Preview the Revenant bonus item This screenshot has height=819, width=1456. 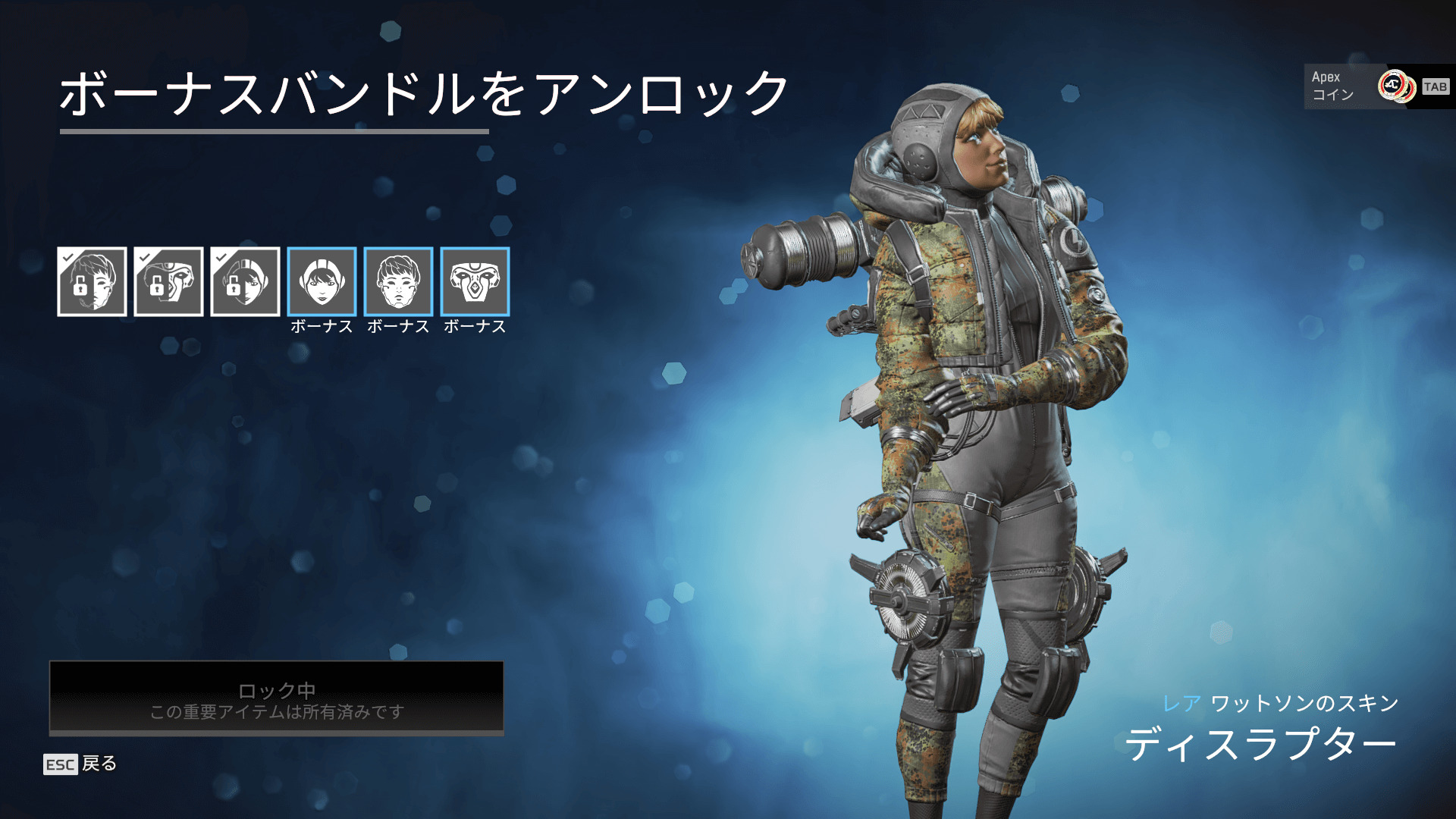pos(475,281)
